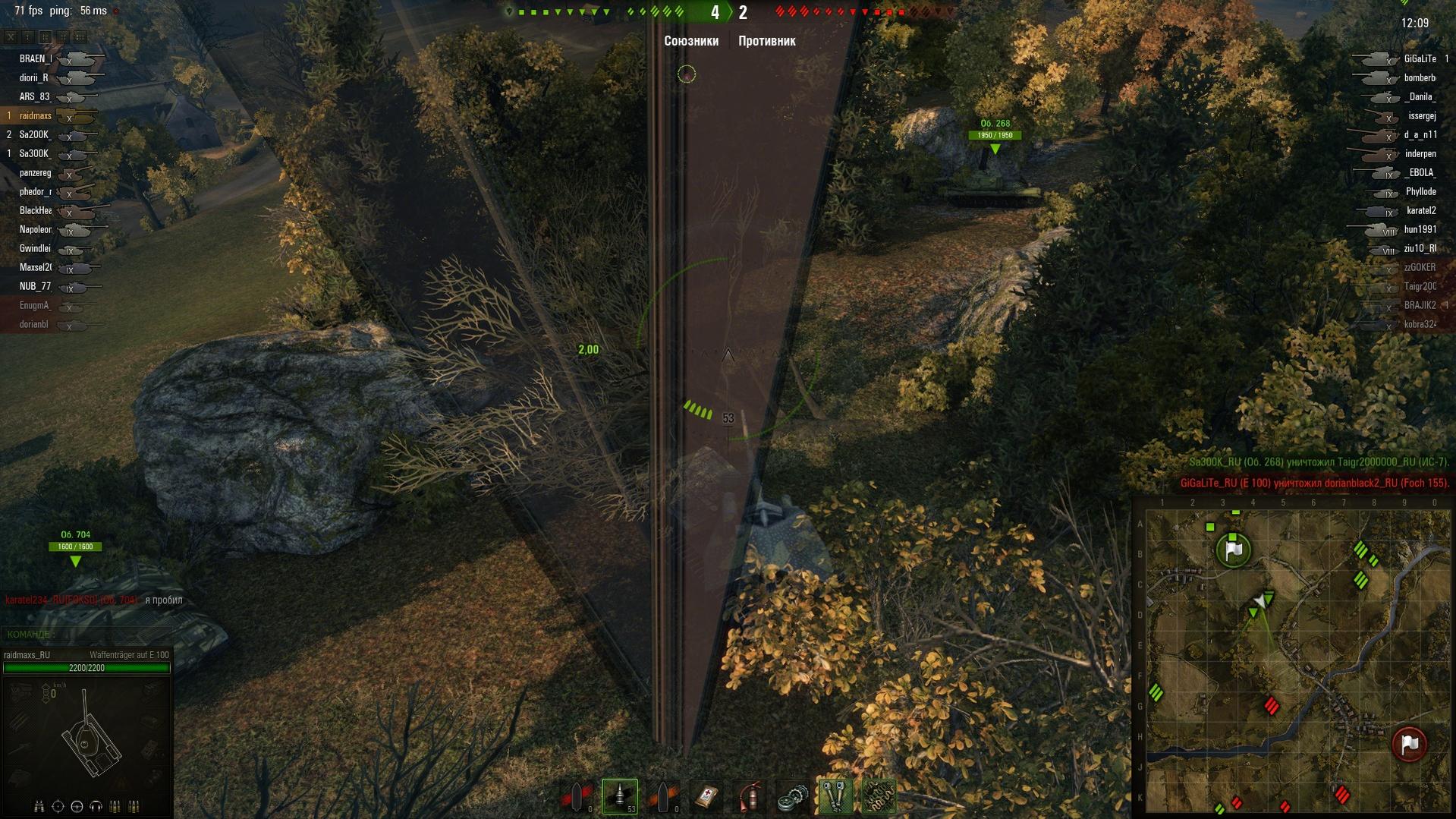The width and height of the screenshot is (1456, 819).
Task: Choose the red-striped shell with zero rounds
Action: point(577,797)
